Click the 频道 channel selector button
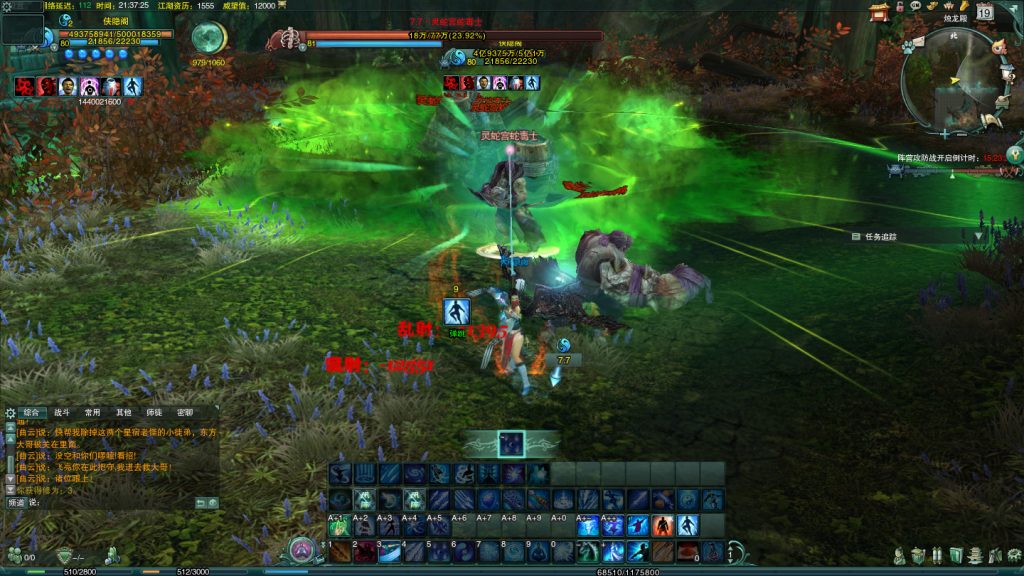1024x576 pixels. click(16, 502)
